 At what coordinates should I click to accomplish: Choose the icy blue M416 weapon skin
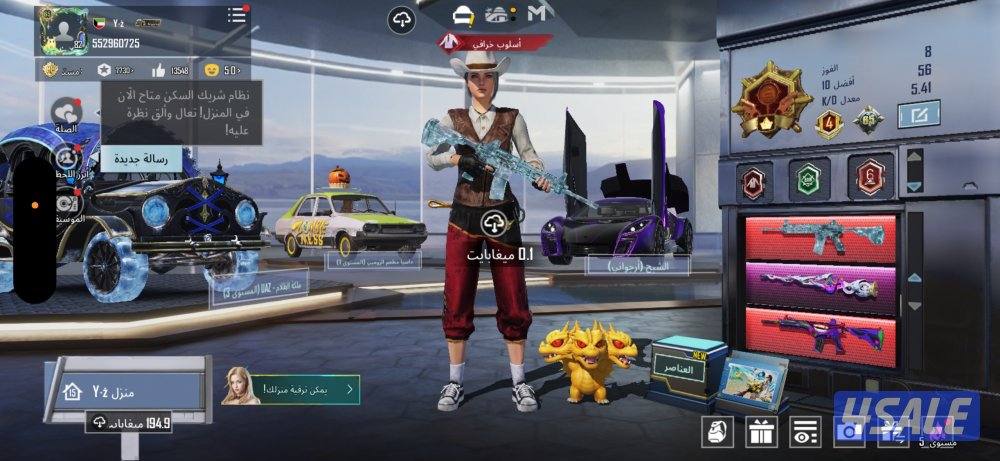[818, 237]
